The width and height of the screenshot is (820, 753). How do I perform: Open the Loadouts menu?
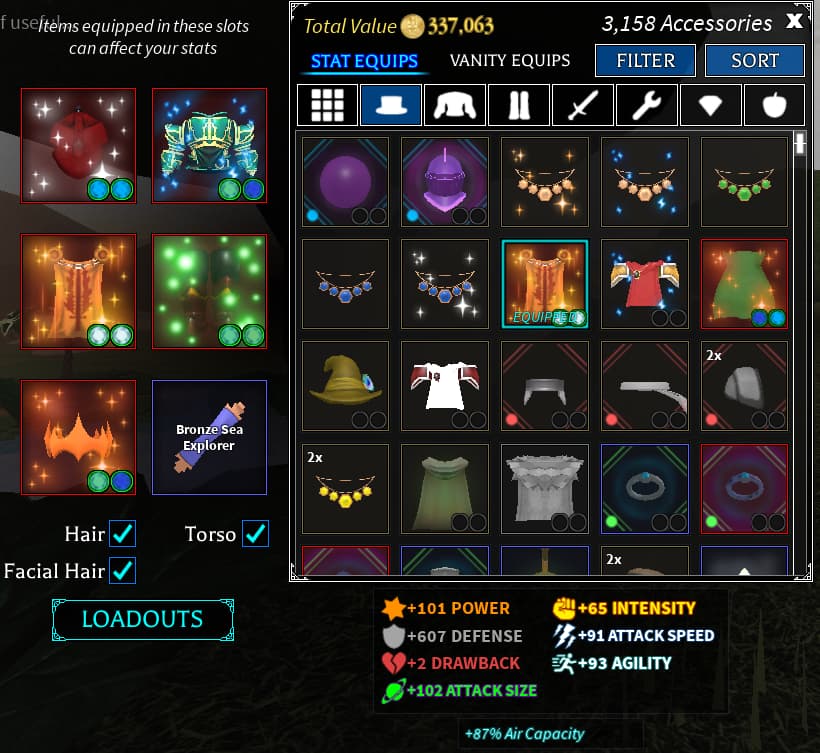tap(142, 620)
